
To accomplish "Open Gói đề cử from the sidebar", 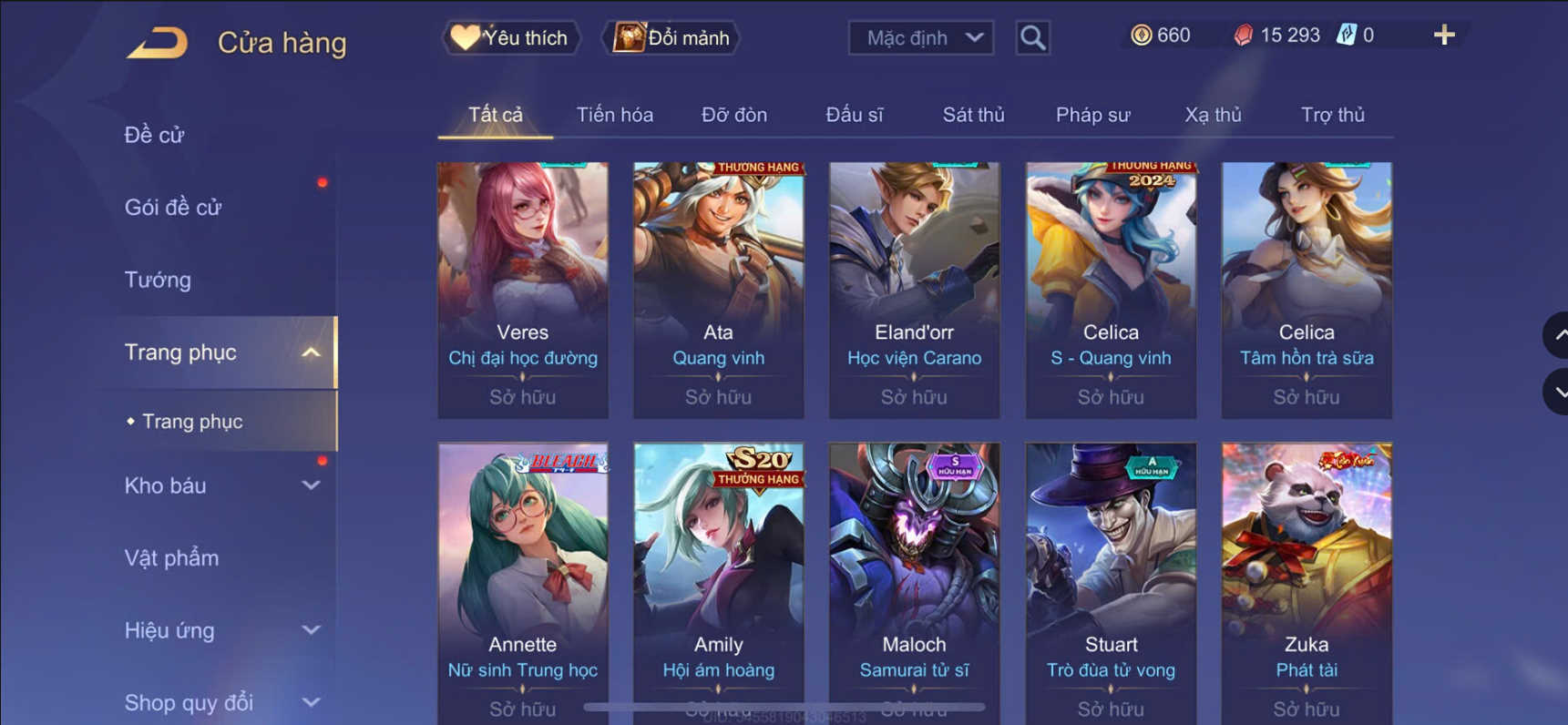I will [x=175, y=207].
